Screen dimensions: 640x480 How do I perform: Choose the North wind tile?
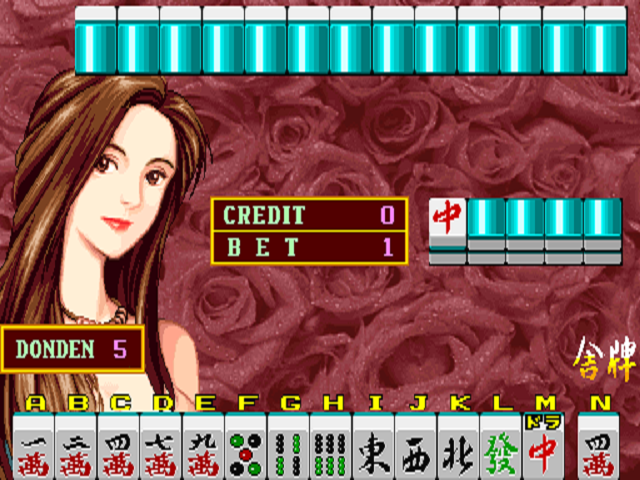tap(458, 448)
